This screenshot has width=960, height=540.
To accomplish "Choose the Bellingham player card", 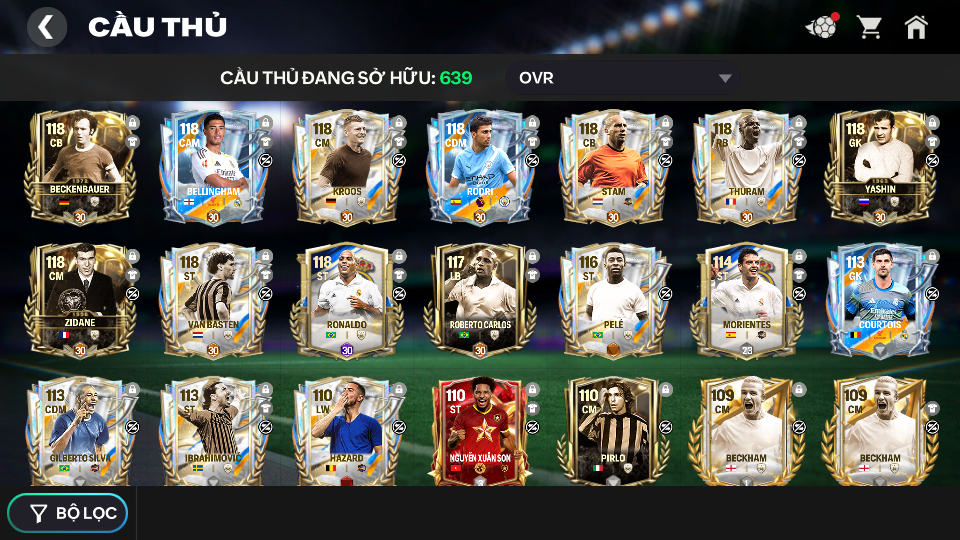I will point(213,167).
